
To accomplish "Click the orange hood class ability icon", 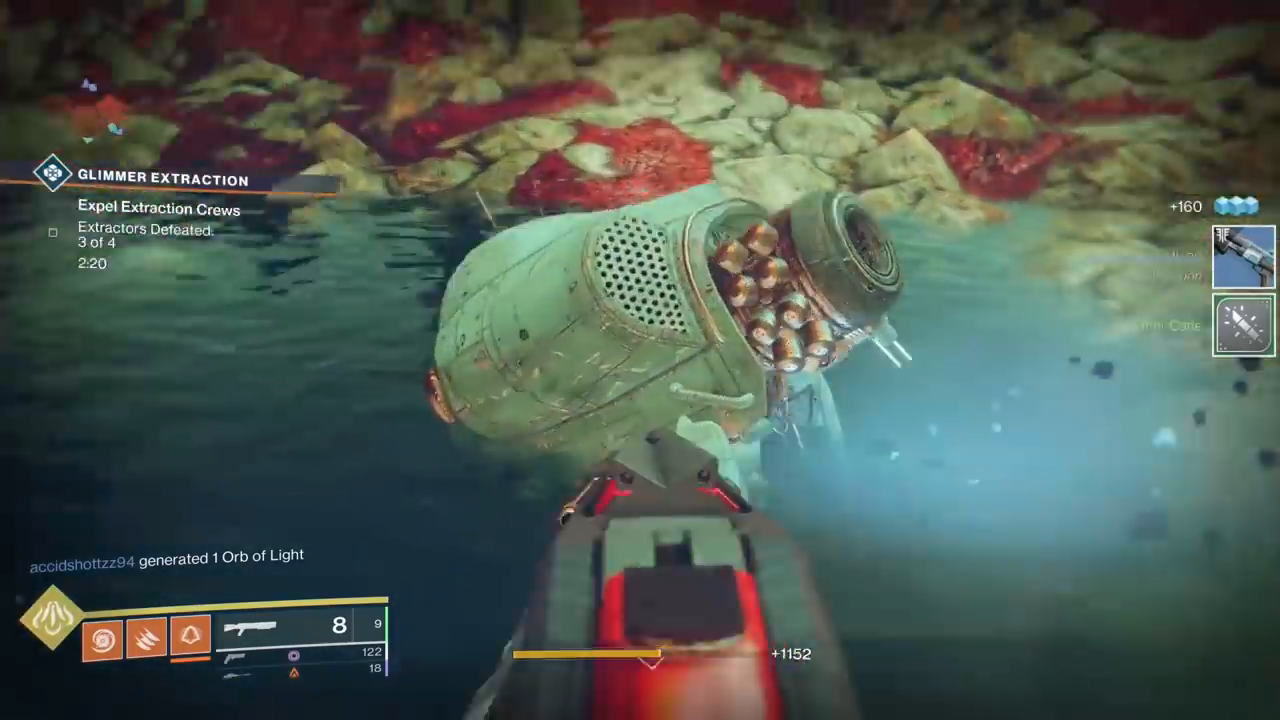I will pyautogui.click(x=190, y=637).
